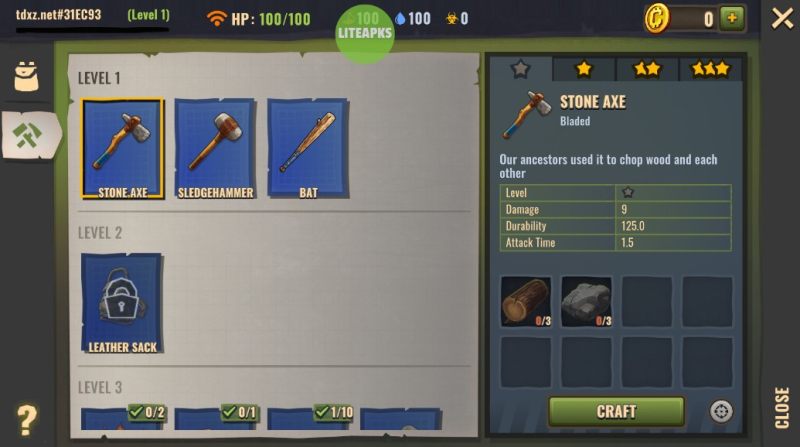
Task: Close the crafting window with X
Action: (782, 18)
